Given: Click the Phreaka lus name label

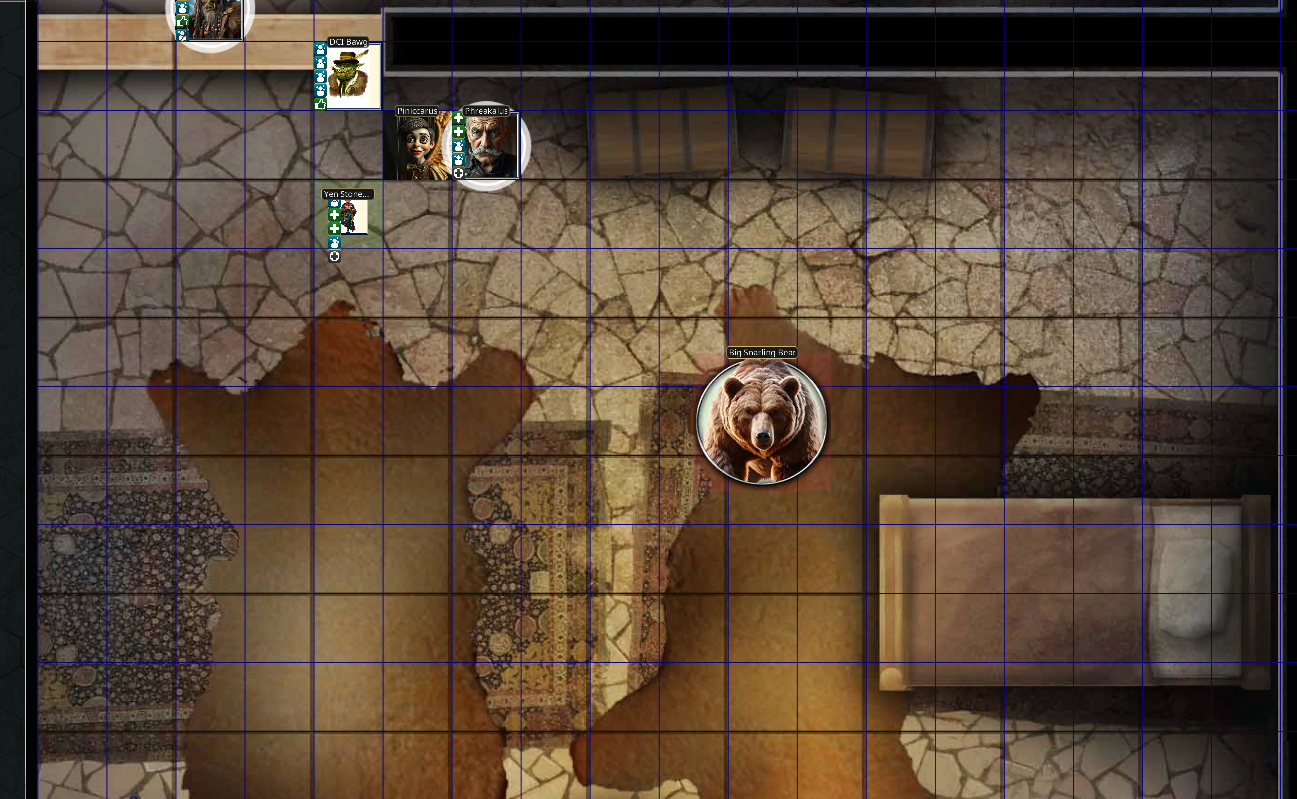Looking at the screenshot, I should [486, 110].
